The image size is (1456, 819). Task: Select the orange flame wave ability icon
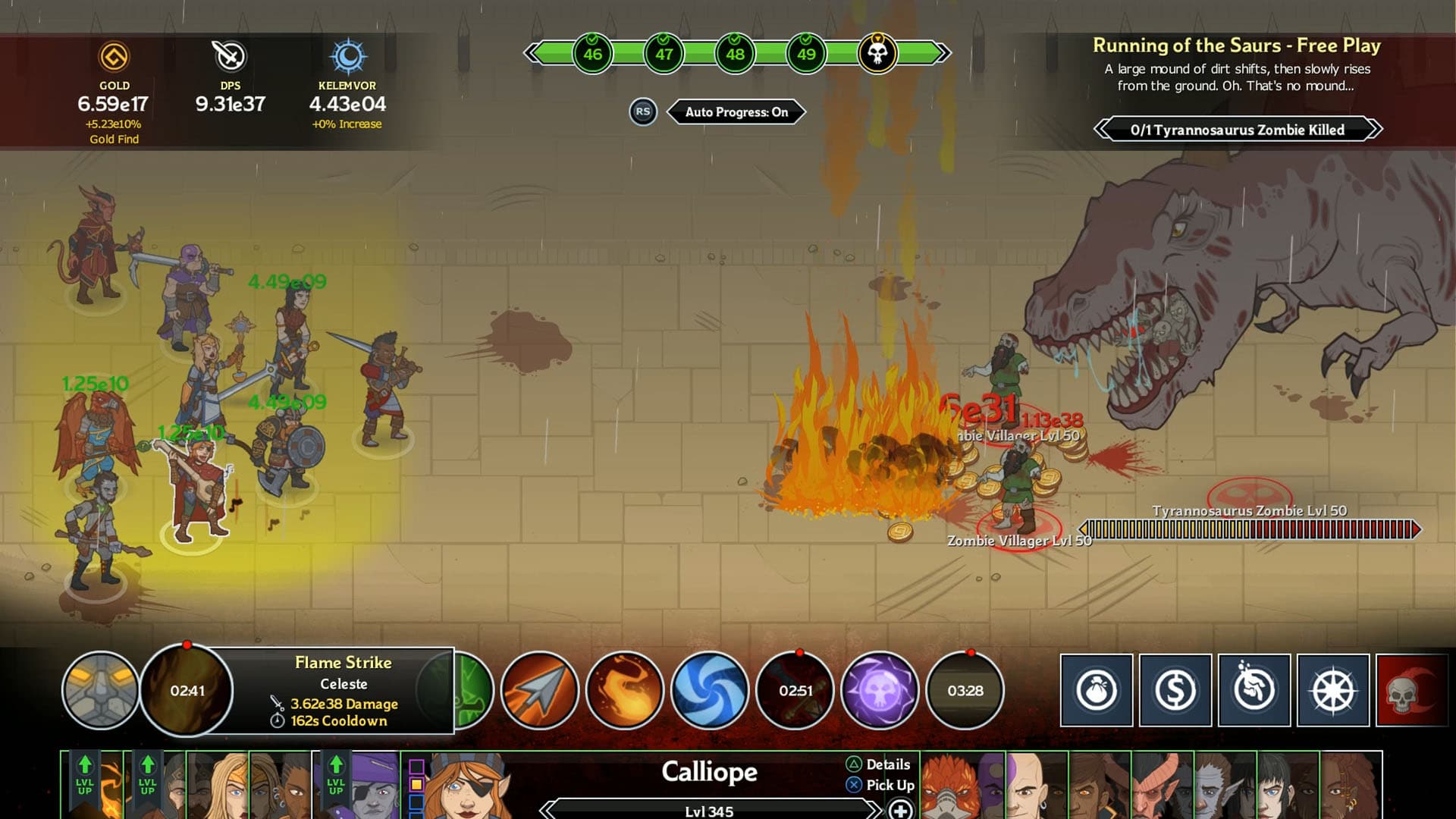(x=623, y=691)
